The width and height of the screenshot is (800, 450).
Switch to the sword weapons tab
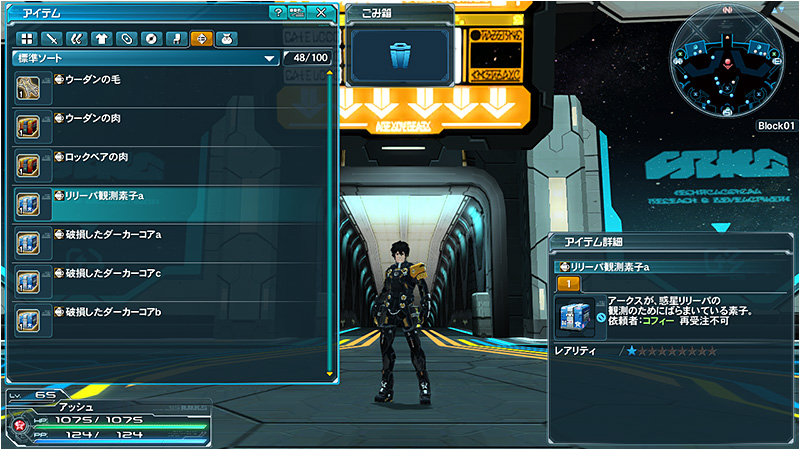(52, 39)
